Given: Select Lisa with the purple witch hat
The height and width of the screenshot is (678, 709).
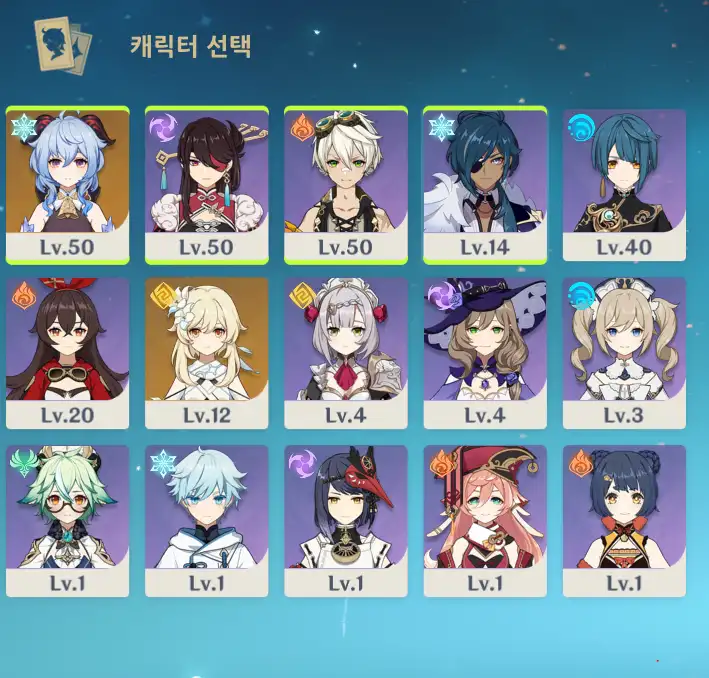Looking at the screenshot, I should [484, 352].
